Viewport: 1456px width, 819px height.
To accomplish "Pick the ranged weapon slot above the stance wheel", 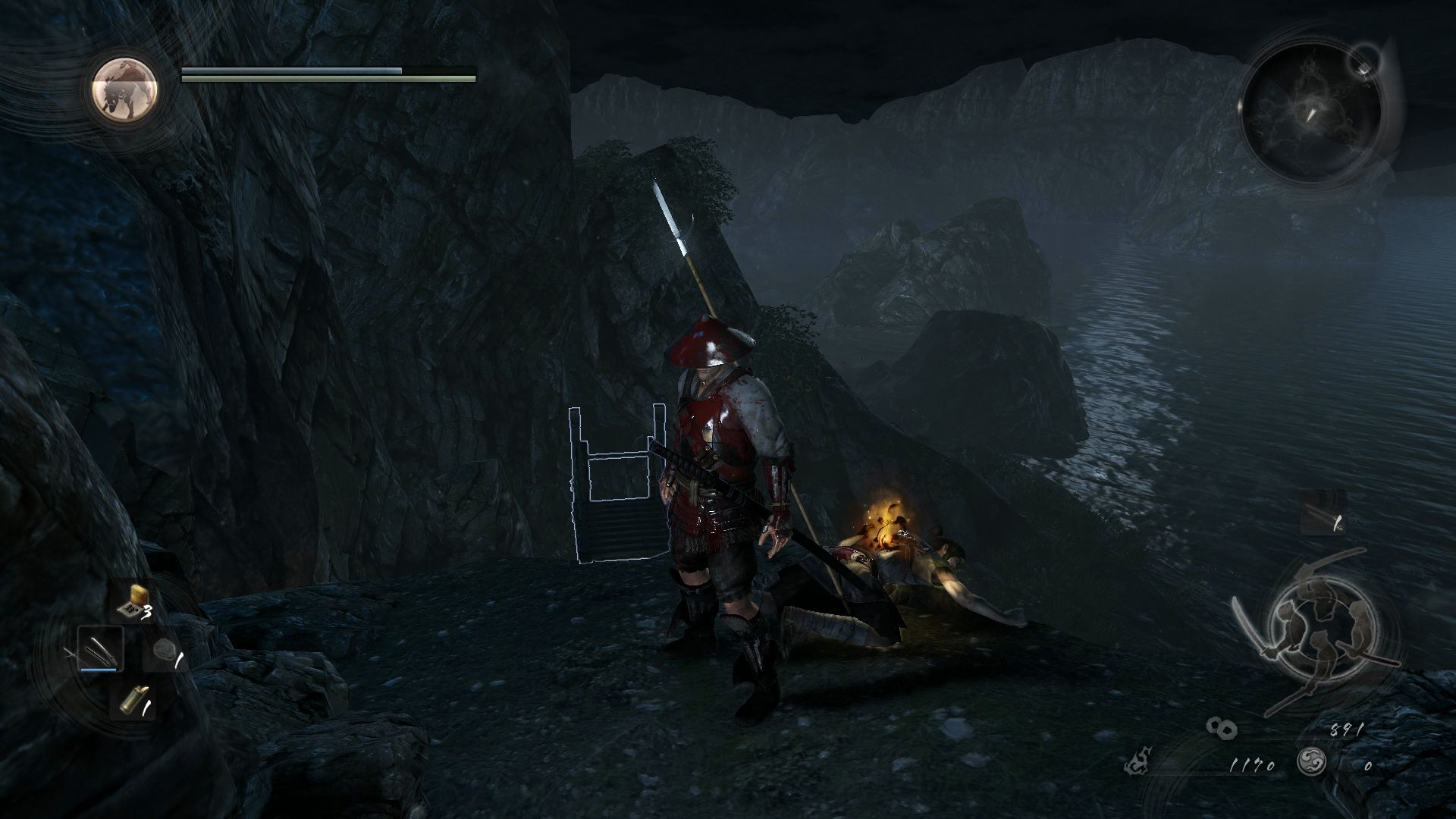I will coord(1324,513).
